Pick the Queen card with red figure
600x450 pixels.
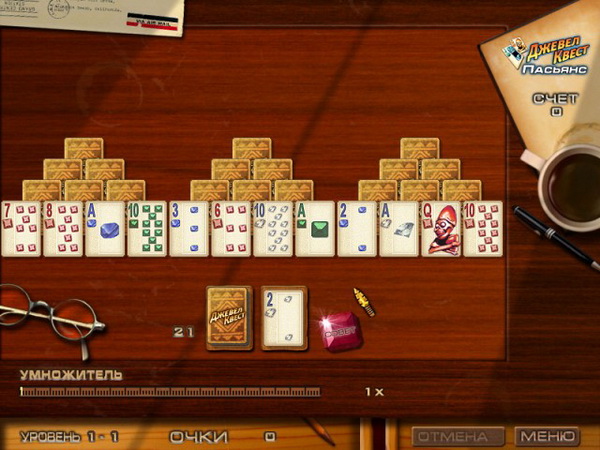pyautogui.click(x=441, y=228)
